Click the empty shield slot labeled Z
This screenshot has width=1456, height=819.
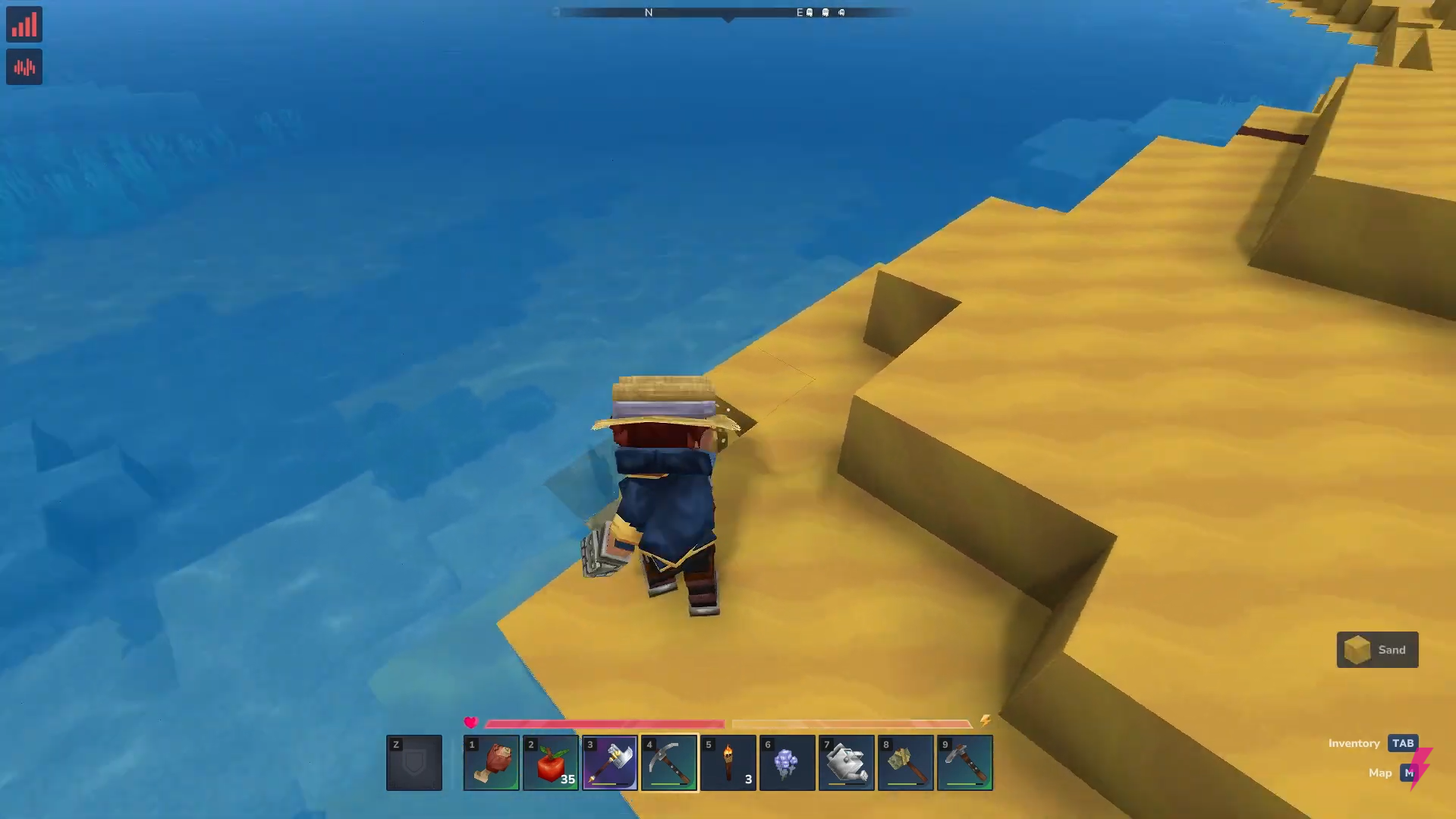click(414, 762)
